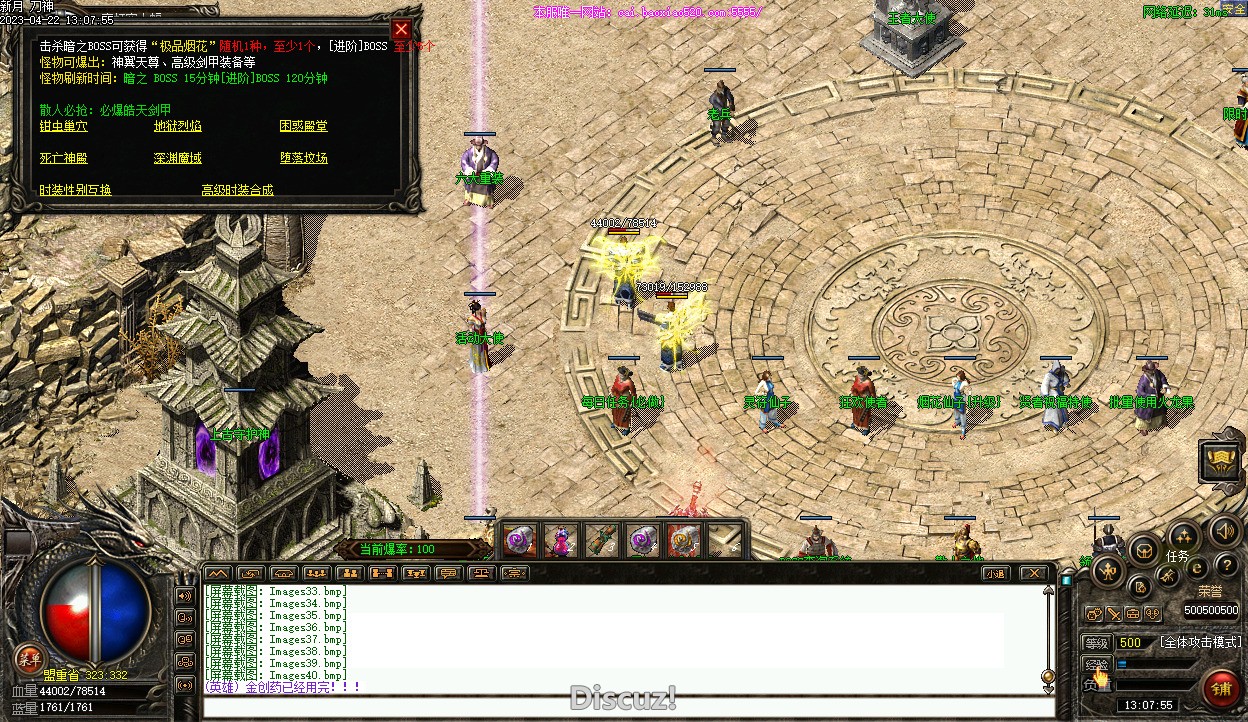Open the 困惑殿堂 dungeon link
The height and width of the screenshot is (722, 1248).
[x=303, y=126]
